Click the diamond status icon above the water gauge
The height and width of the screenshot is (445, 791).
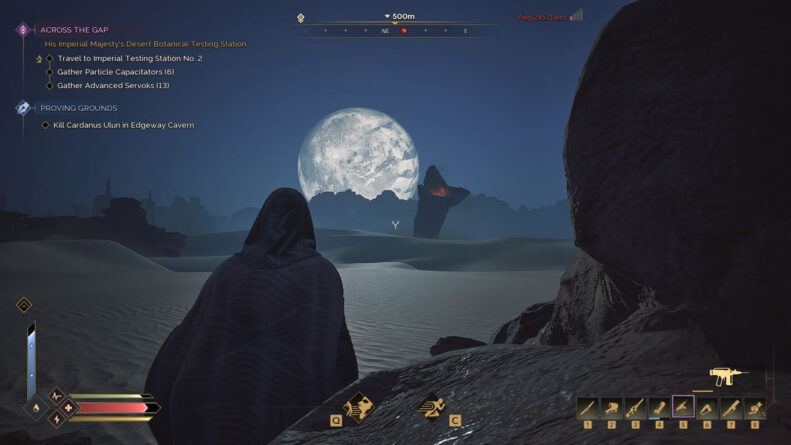point(23,305)
